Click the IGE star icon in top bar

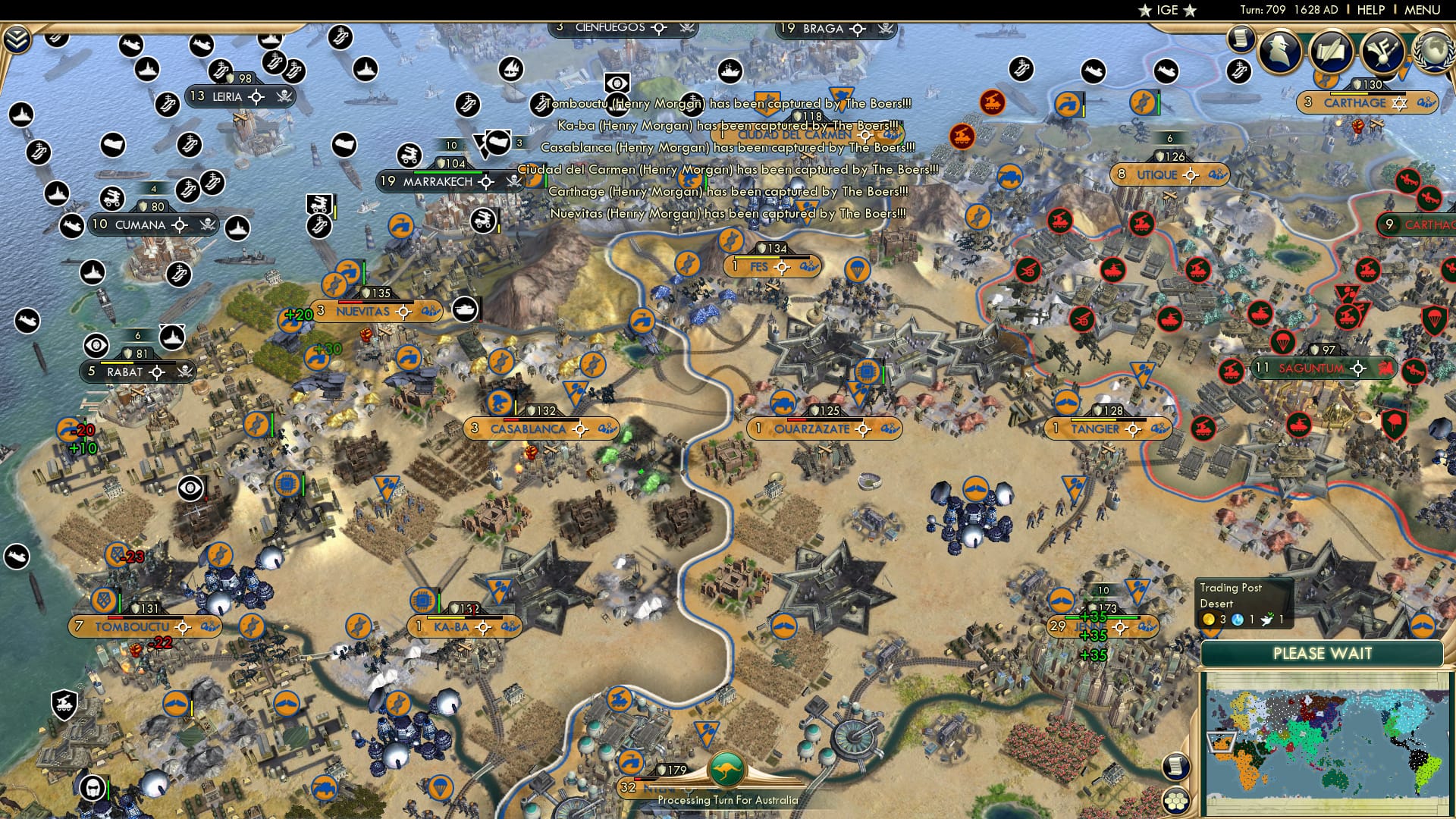tap(1144, 11)
